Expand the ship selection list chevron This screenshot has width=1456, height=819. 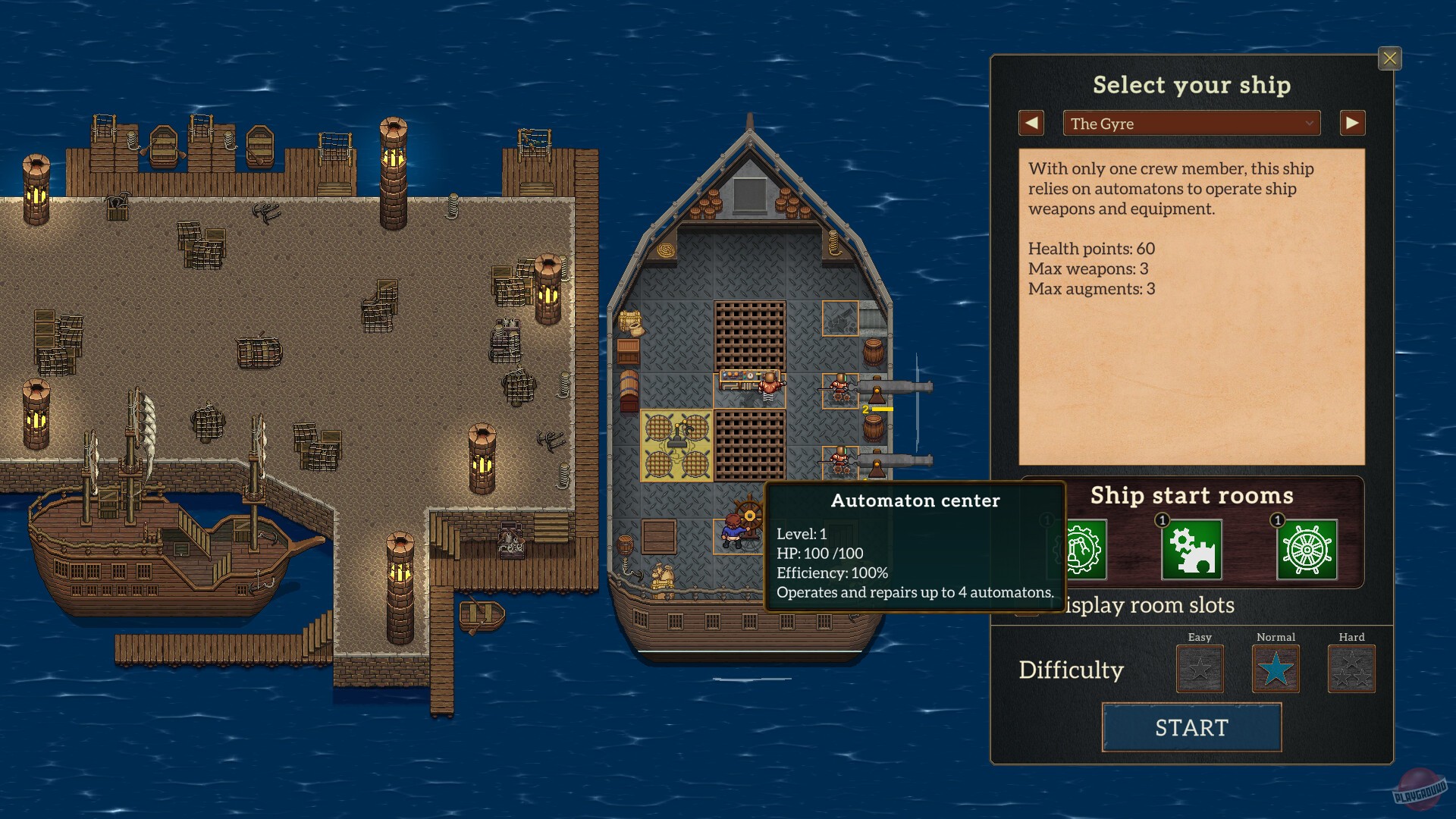(1309, 123)
